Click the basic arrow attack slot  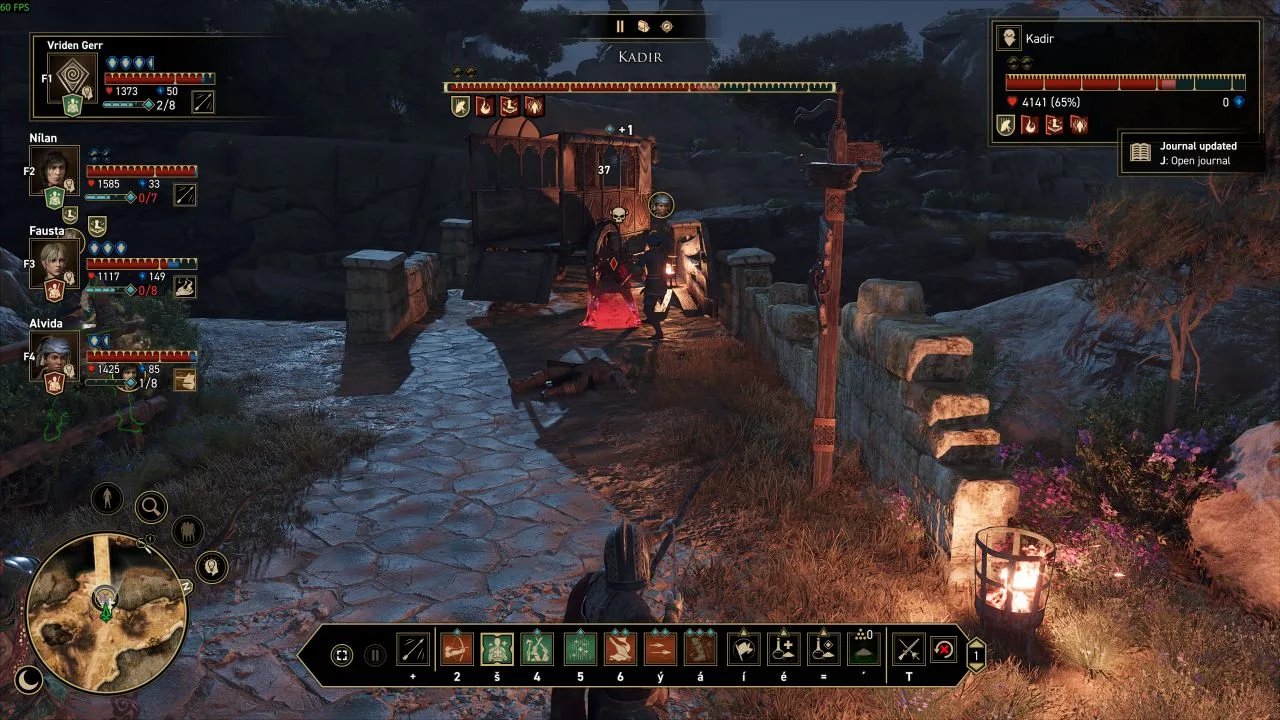[413, 650]
